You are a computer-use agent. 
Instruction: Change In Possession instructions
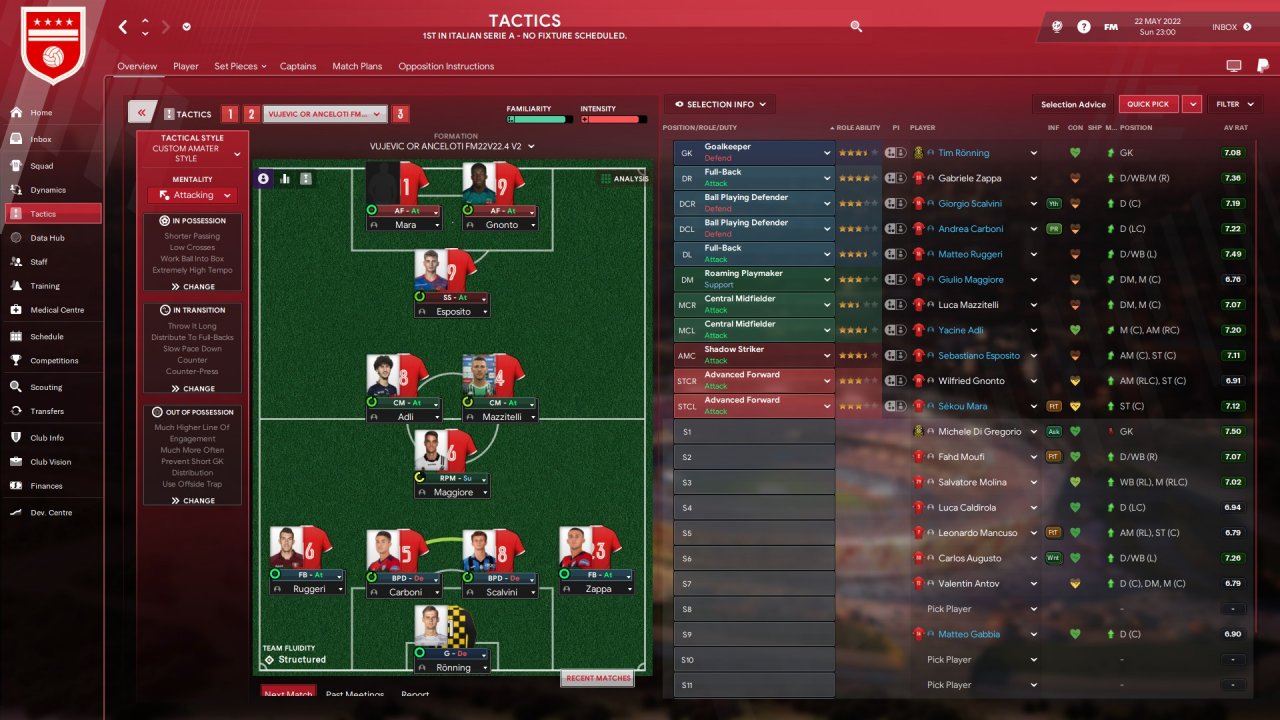(193, 287)
